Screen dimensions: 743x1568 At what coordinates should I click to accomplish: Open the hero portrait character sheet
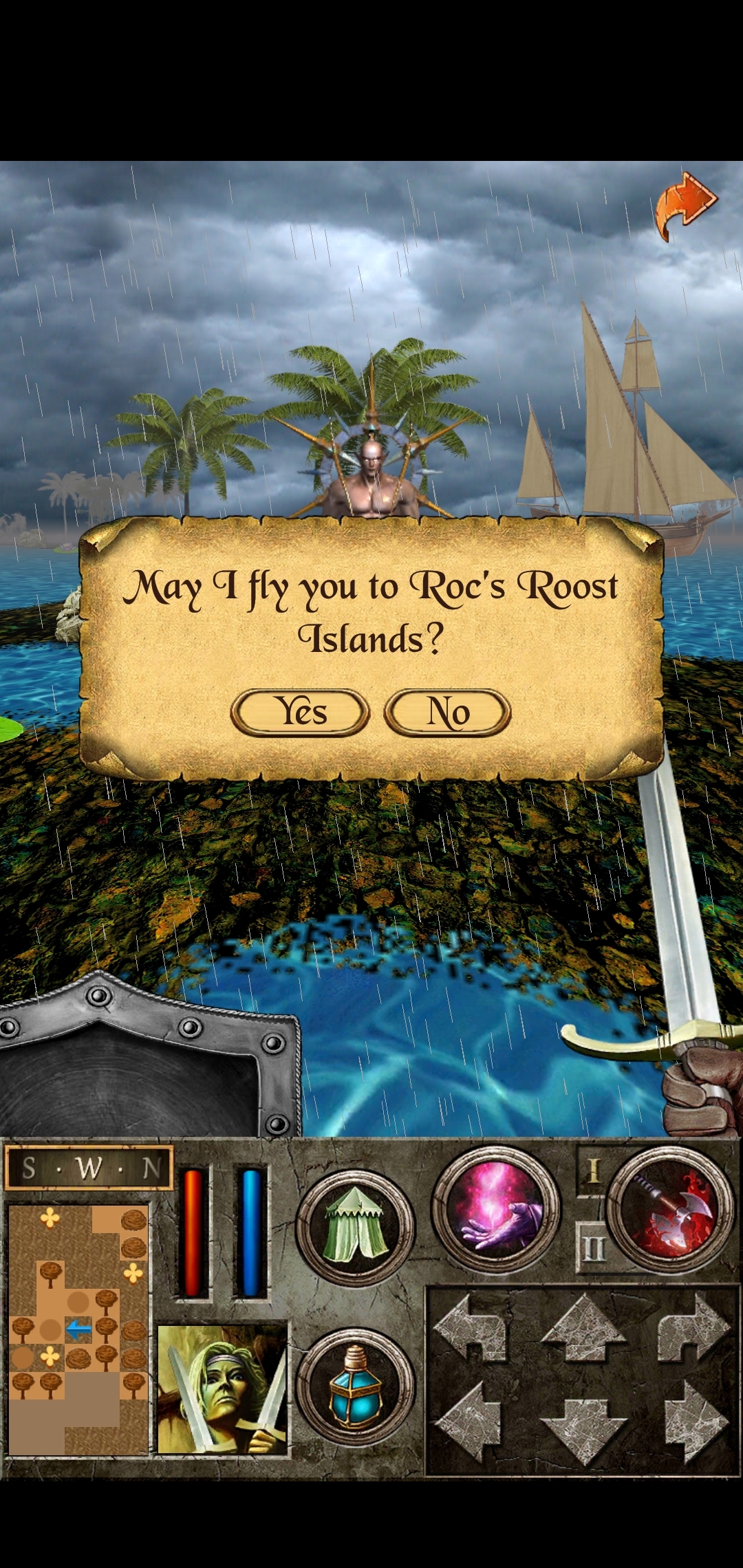tap(222, 1389)
